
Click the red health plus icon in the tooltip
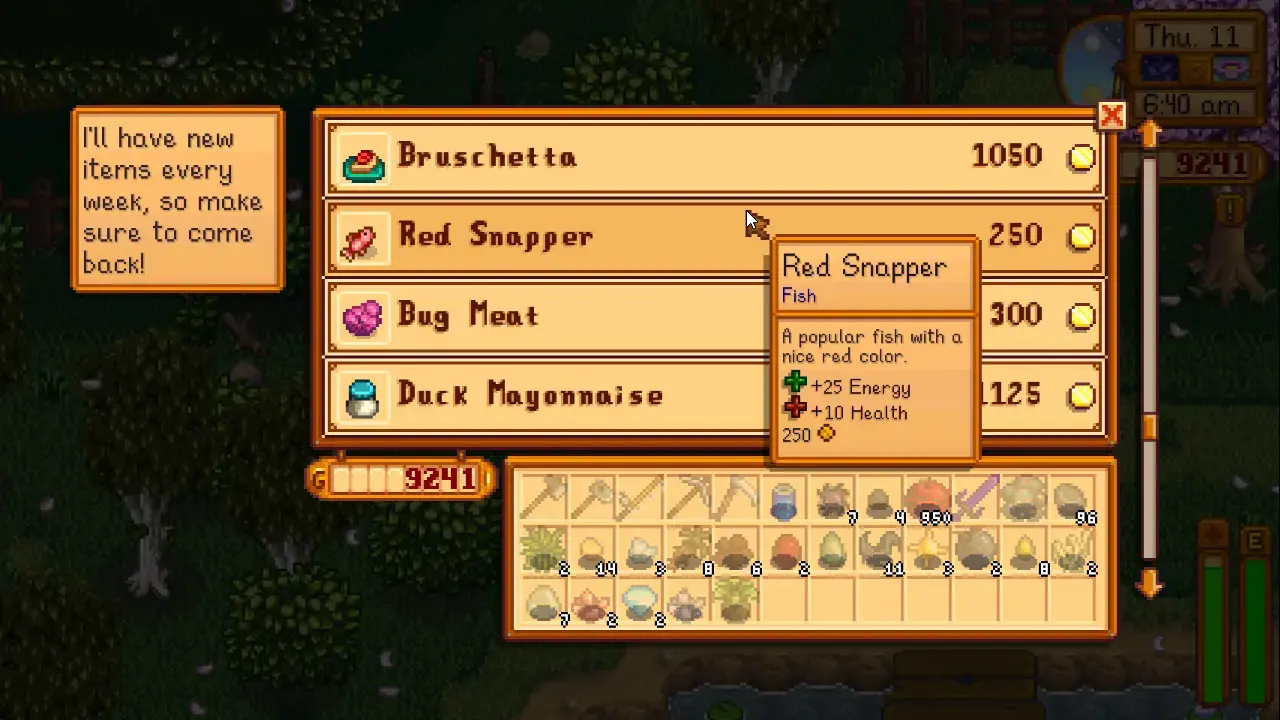pyautogui.click(x=795, y=408)
